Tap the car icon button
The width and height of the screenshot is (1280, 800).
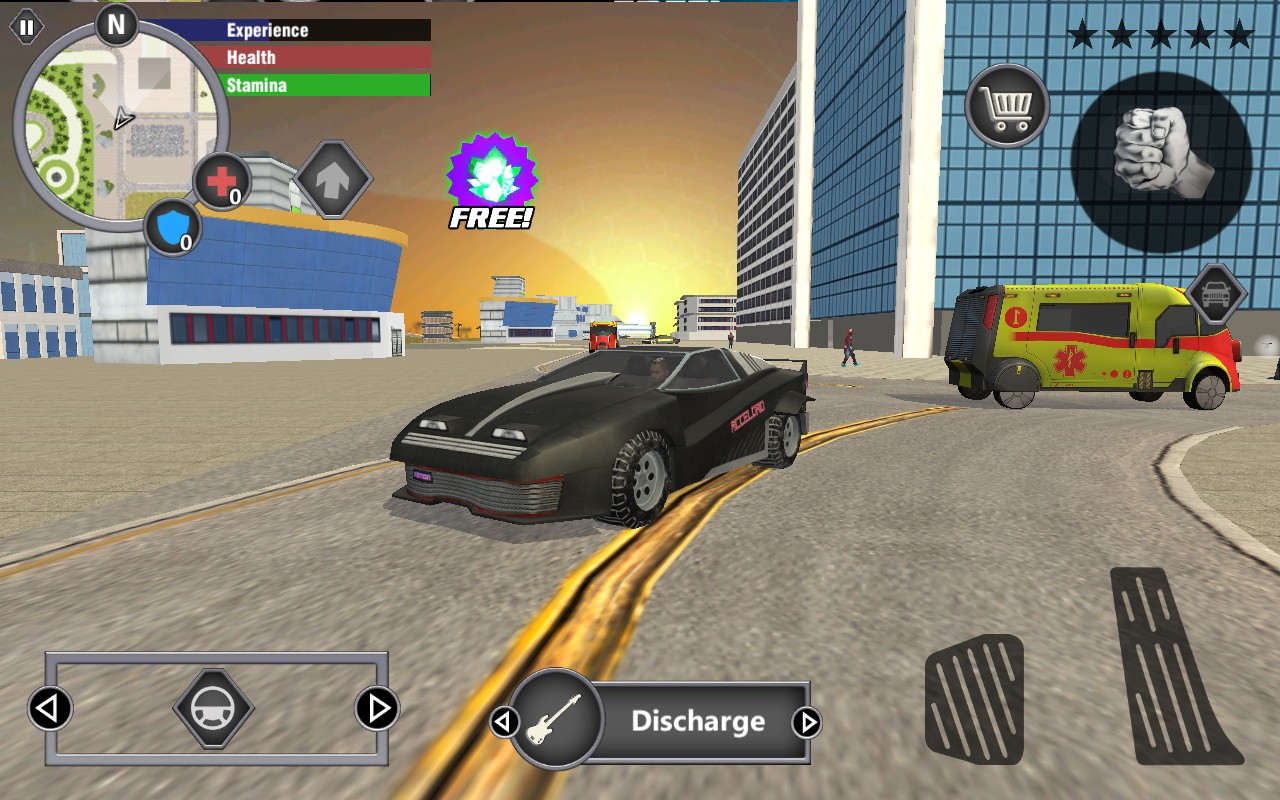[1215, 295]
